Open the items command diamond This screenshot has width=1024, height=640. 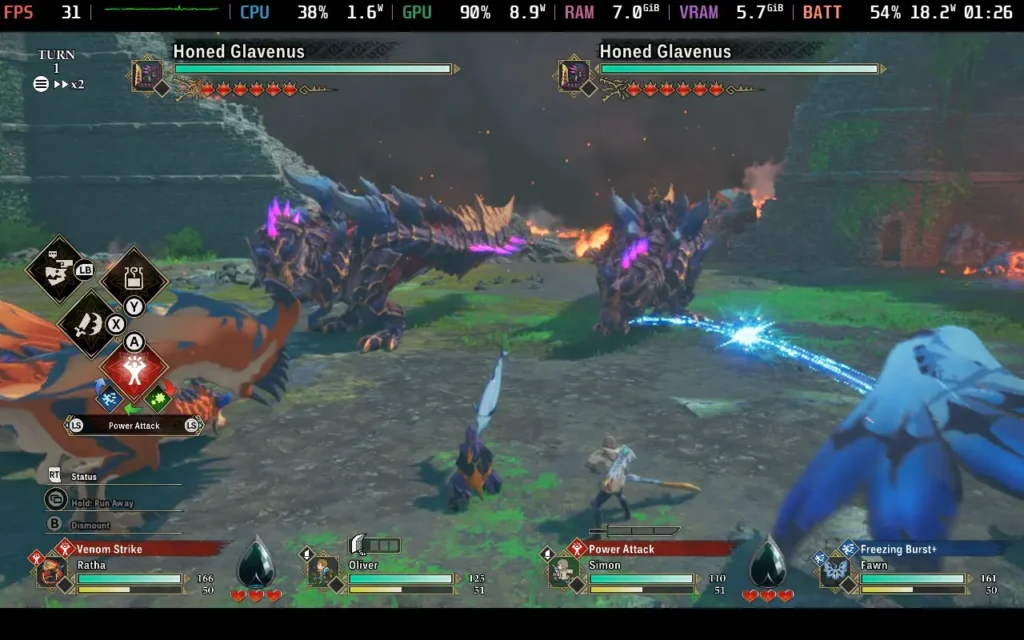click(133, 277)
